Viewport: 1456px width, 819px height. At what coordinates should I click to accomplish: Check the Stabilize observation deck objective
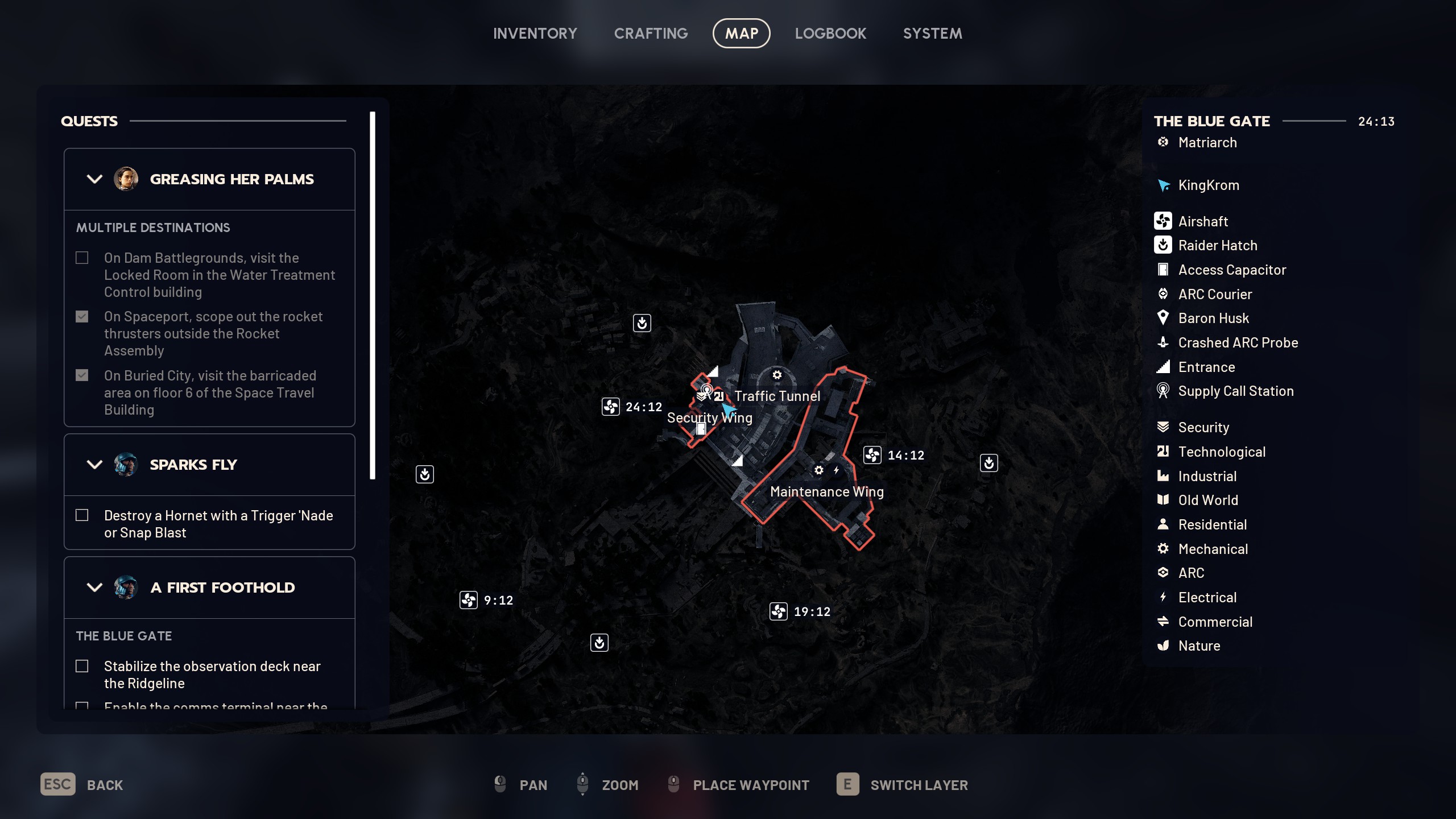point(82,665)
